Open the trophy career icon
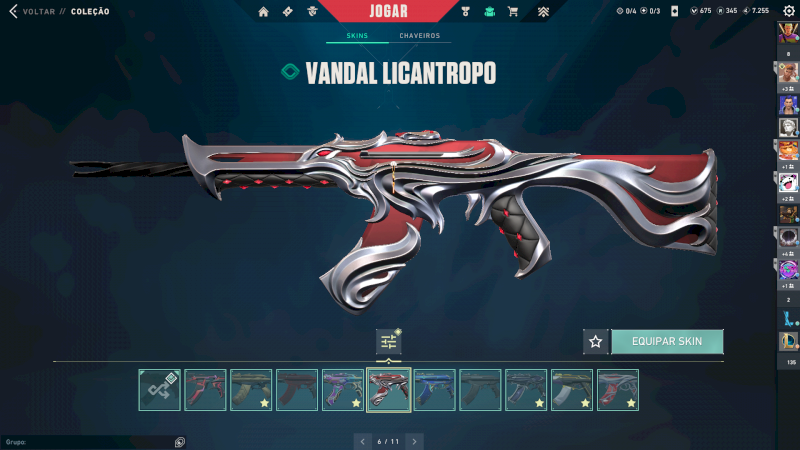 click(465, 12)
